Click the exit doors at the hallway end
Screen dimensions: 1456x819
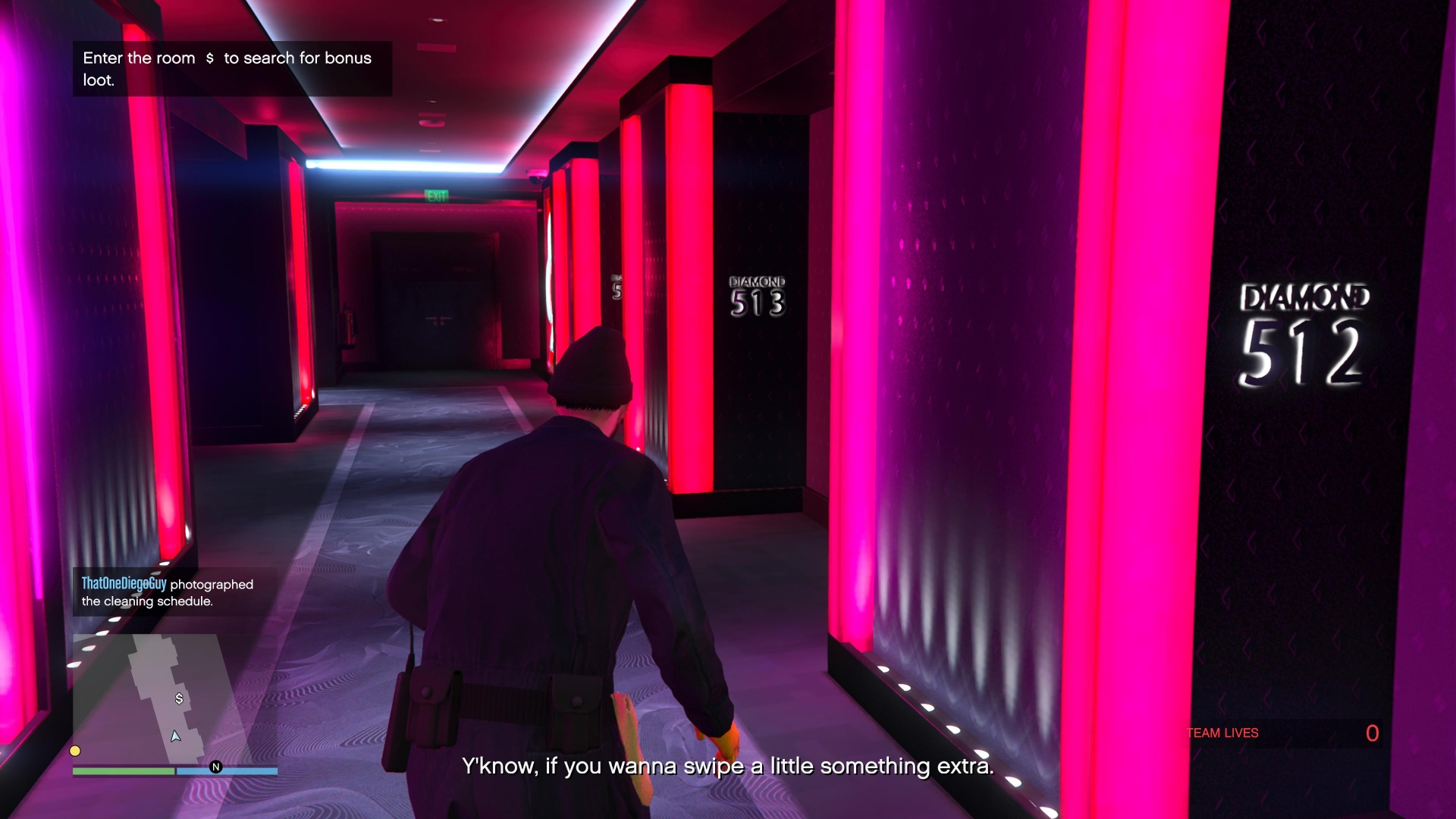click(440, 303)
